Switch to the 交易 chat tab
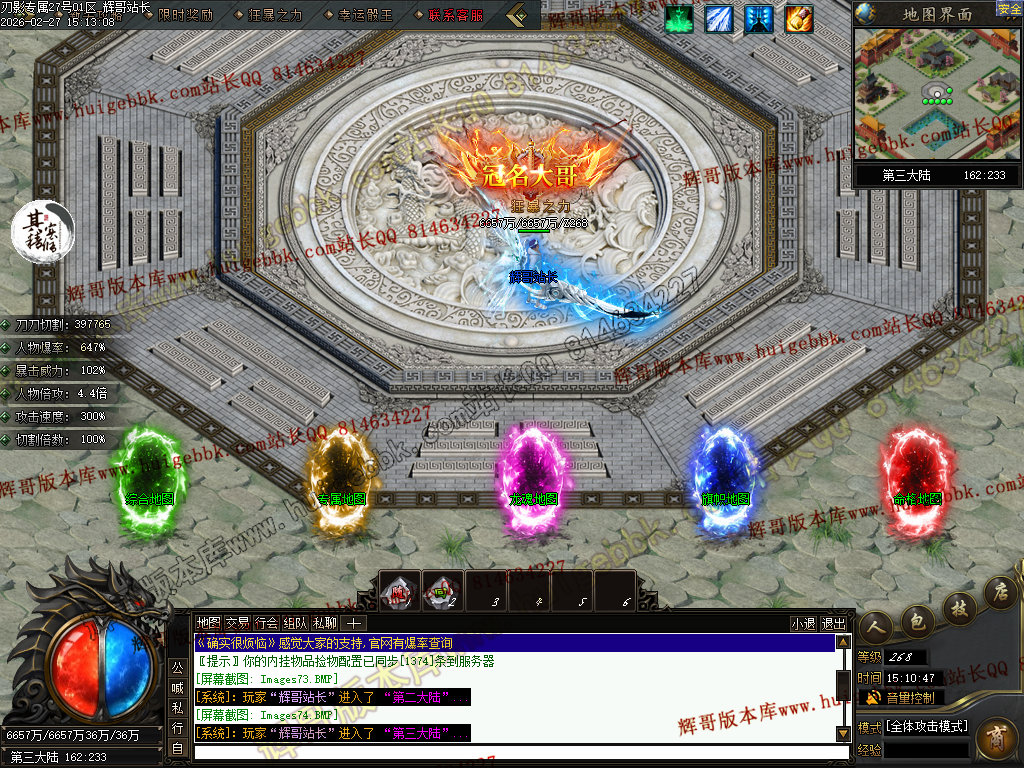The width and height of the screenshot is (1024, 768). click(237, 622)
